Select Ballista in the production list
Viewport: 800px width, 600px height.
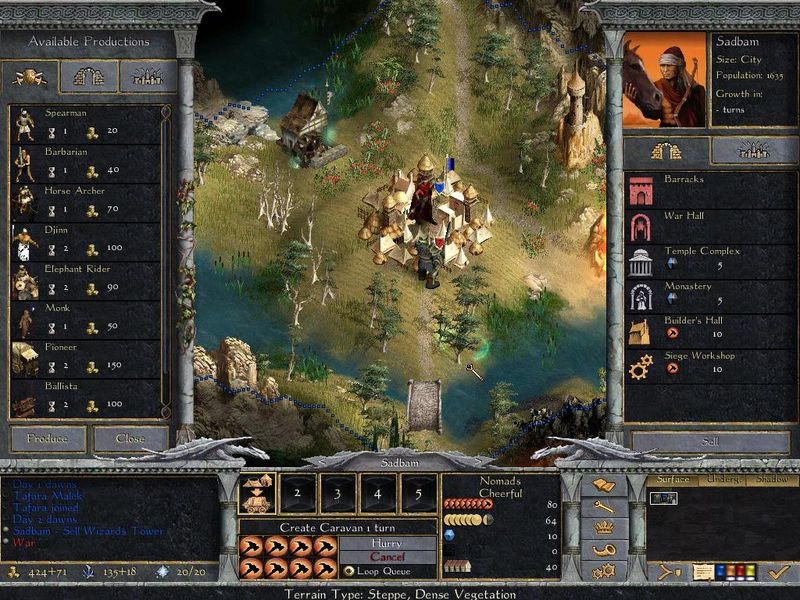(x=85, y=395)
